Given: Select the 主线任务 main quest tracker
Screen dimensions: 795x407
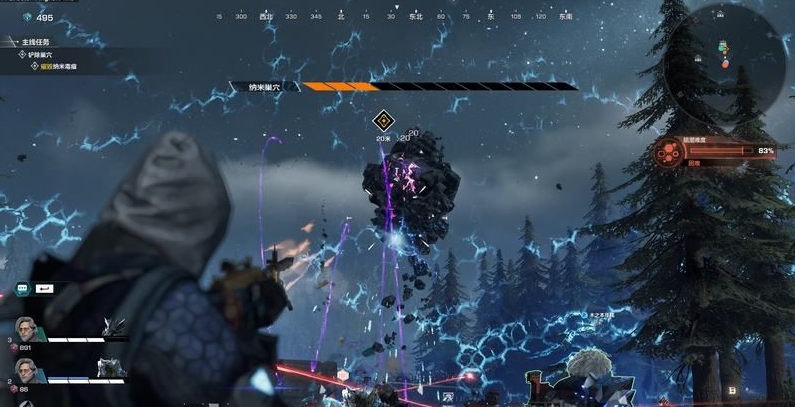Looking at the screenshot, I should [x=31, y=42].
